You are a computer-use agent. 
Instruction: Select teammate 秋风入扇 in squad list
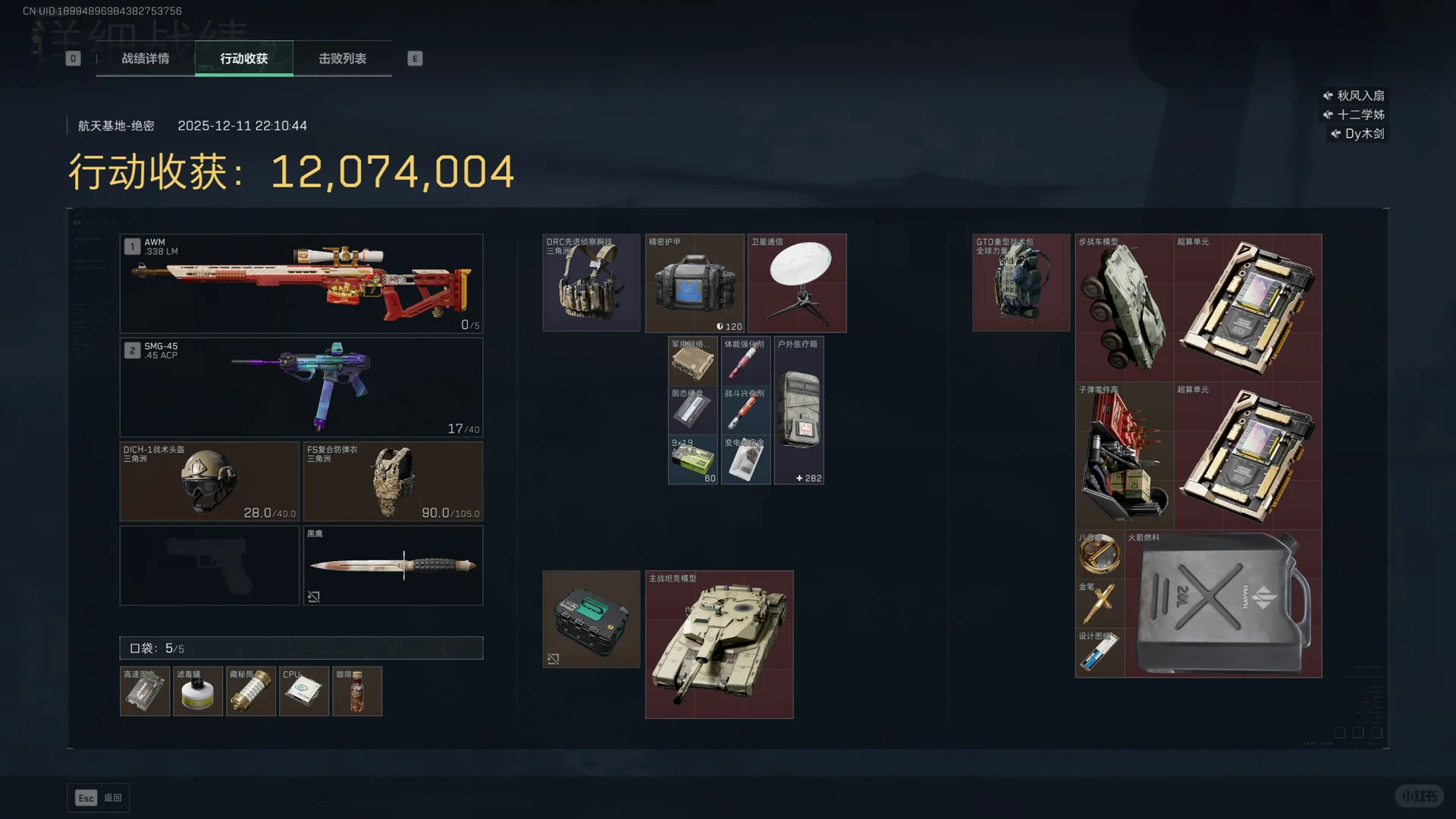click(1354, 96)
